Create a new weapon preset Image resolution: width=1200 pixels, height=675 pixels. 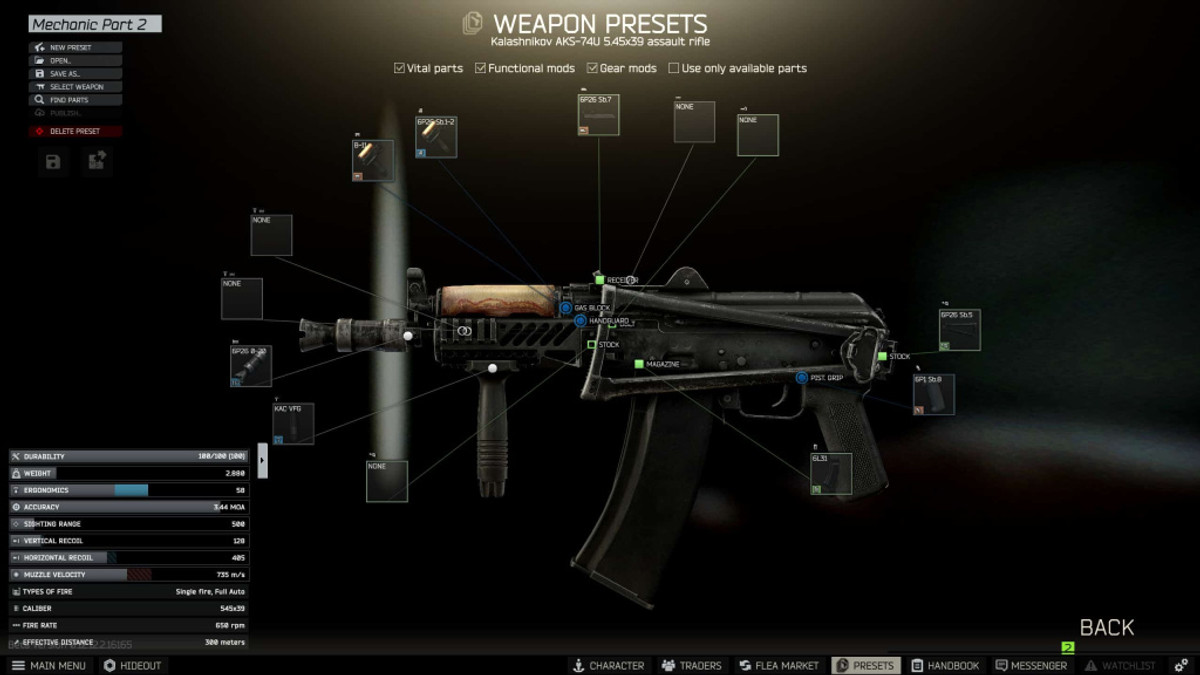point(76,47)
